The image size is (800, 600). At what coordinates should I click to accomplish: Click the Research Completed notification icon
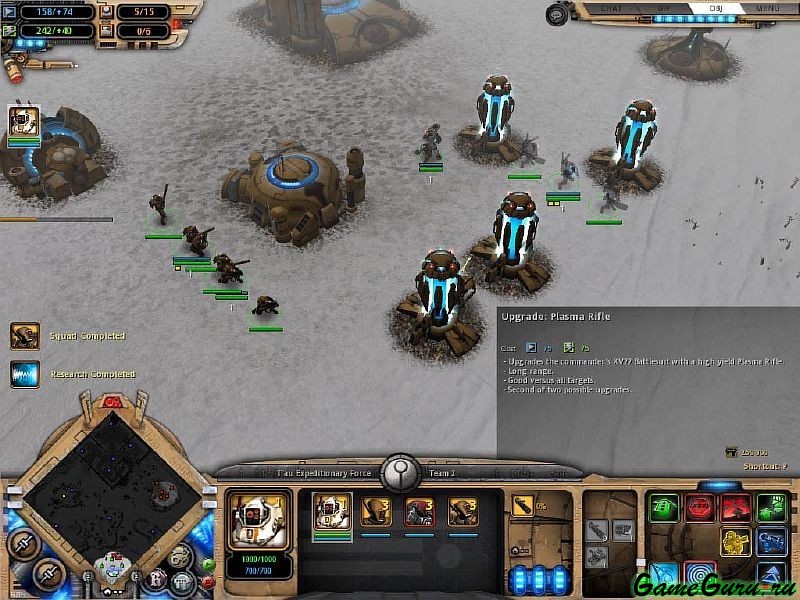[24, 374]
